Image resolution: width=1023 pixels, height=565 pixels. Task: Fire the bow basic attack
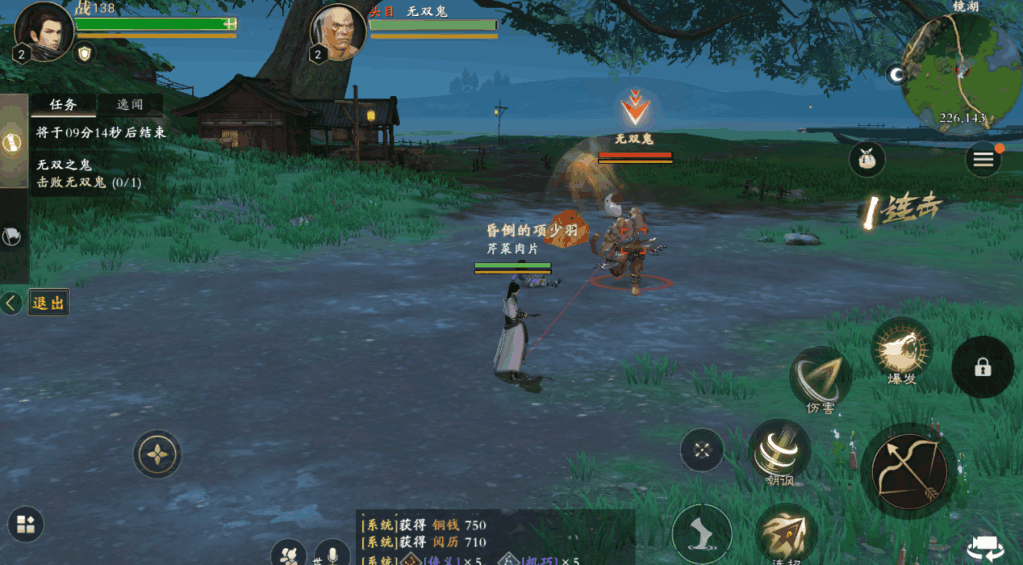pyautogui.click(x=908, y=470)
